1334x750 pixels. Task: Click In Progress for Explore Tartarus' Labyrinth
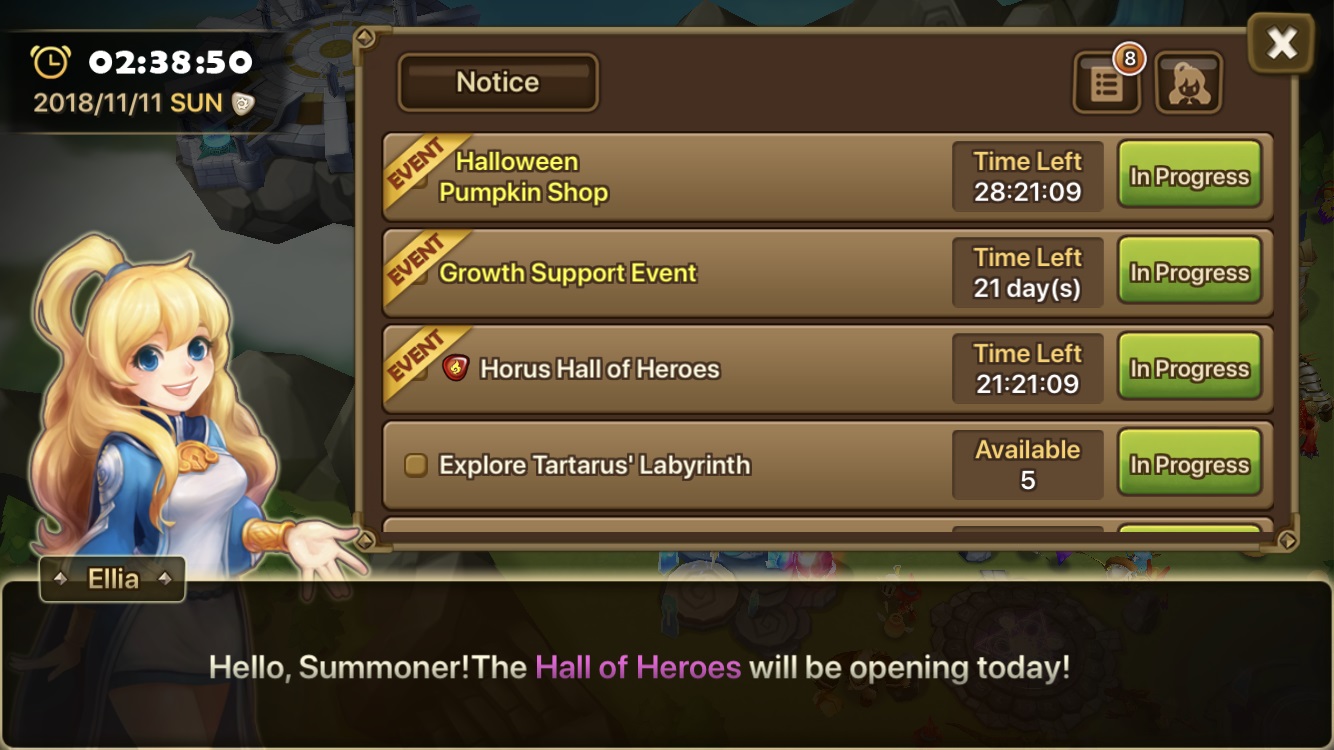[1189, 465]
